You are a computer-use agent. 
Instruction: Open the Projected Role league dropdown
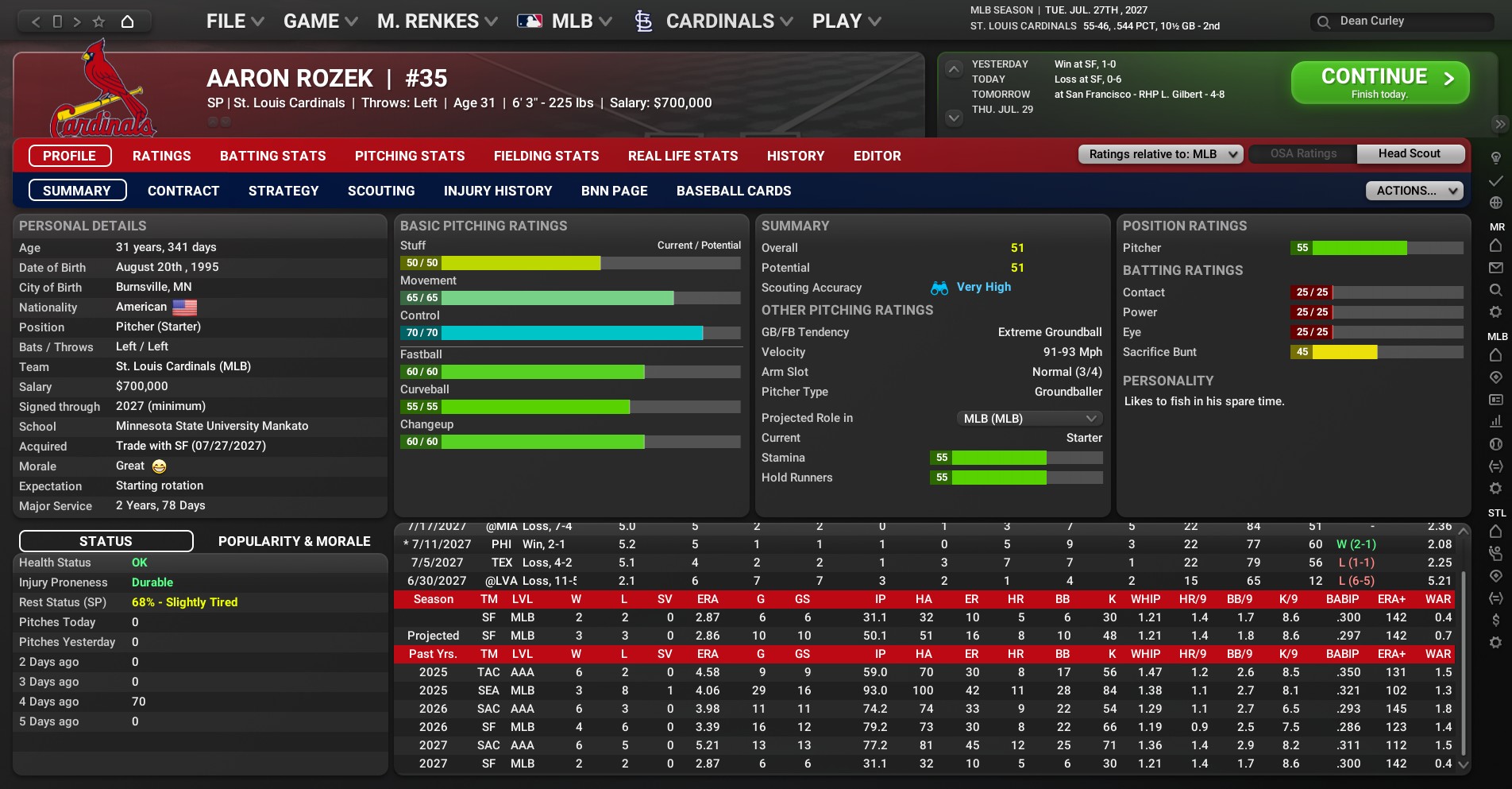(x=1028, y=419)
